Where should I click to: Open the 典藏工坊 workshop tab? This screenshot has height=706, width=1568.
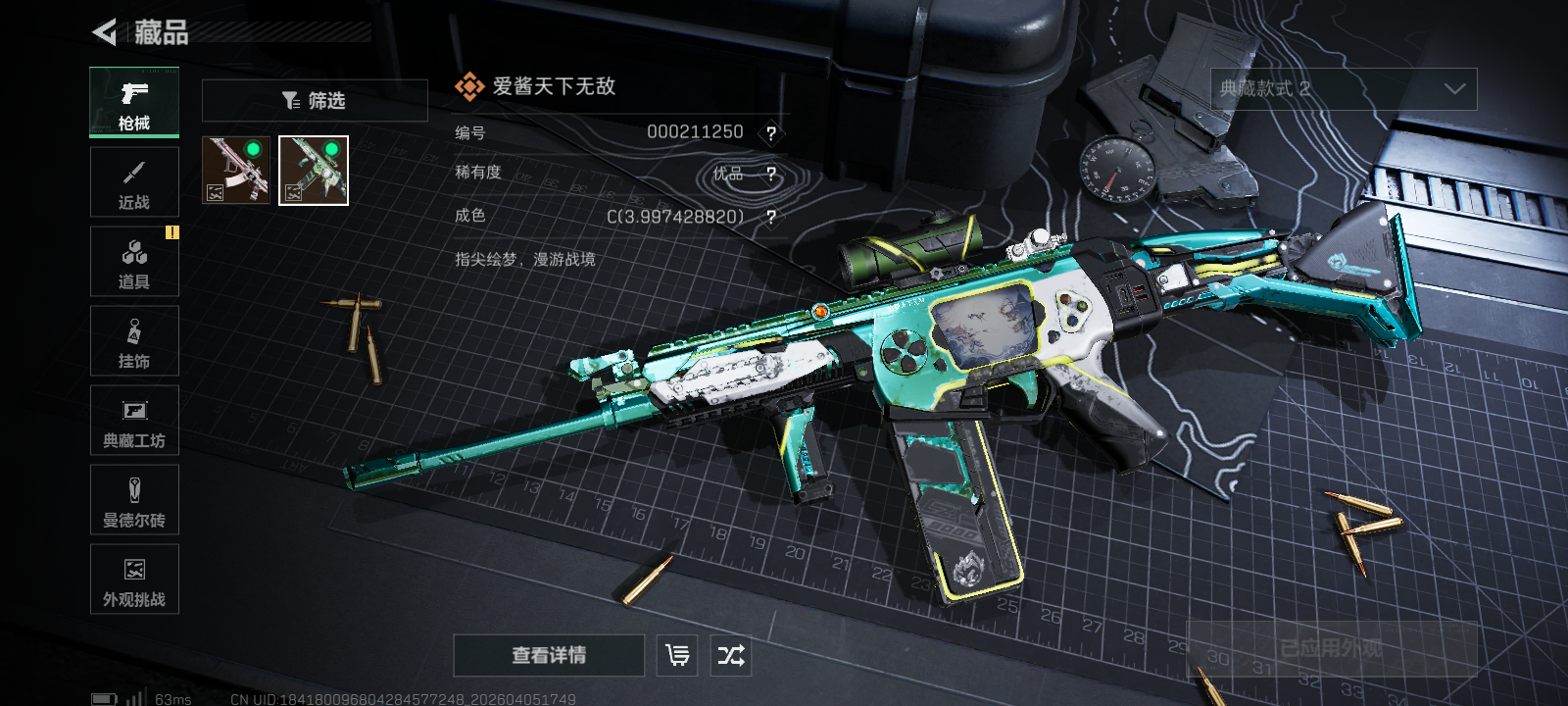(x=134, y=421)
